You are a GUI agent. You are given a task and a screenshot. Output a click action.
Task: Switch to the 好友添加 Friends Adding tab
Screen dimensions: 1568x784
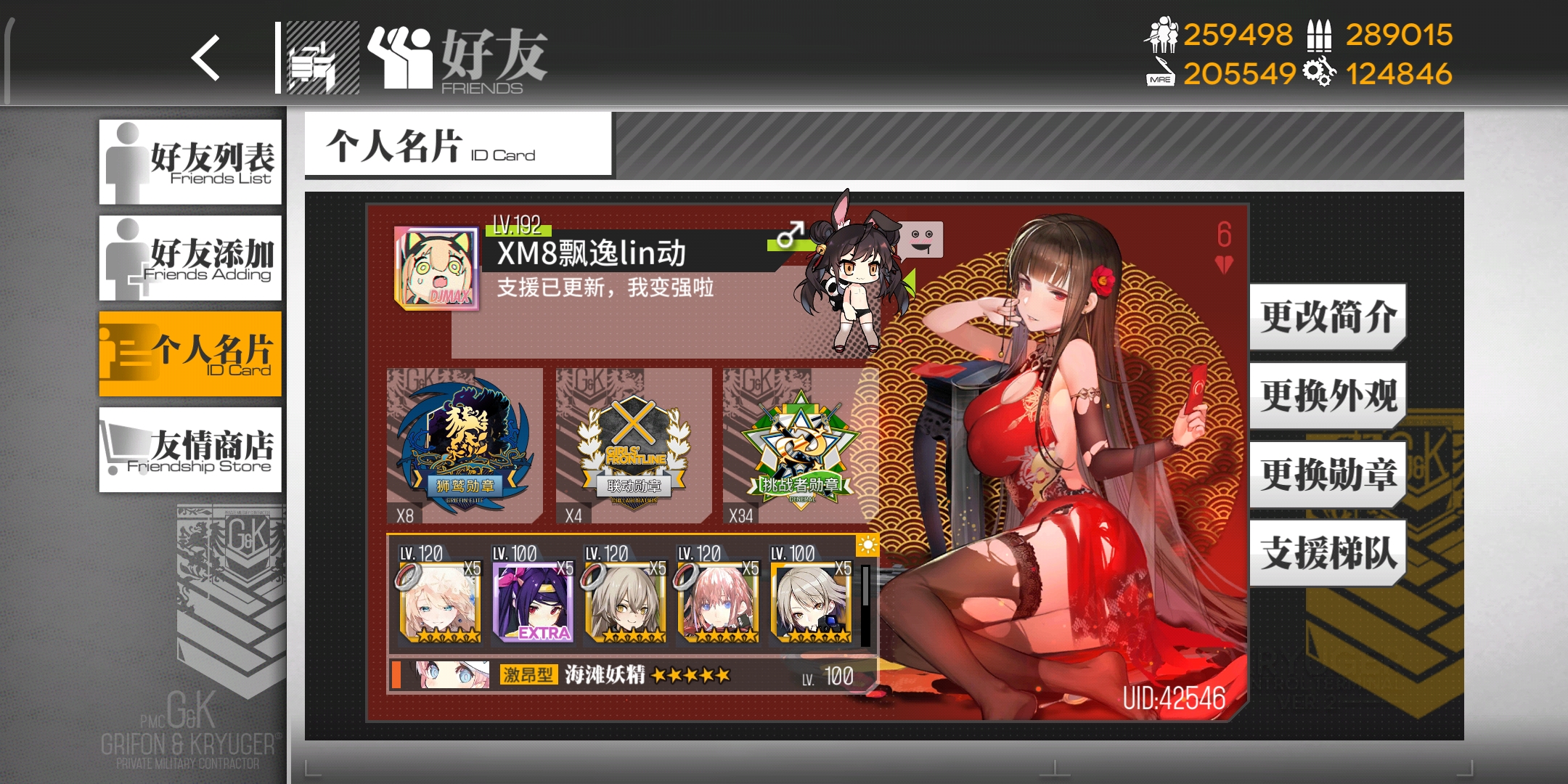tap(190, 259)
